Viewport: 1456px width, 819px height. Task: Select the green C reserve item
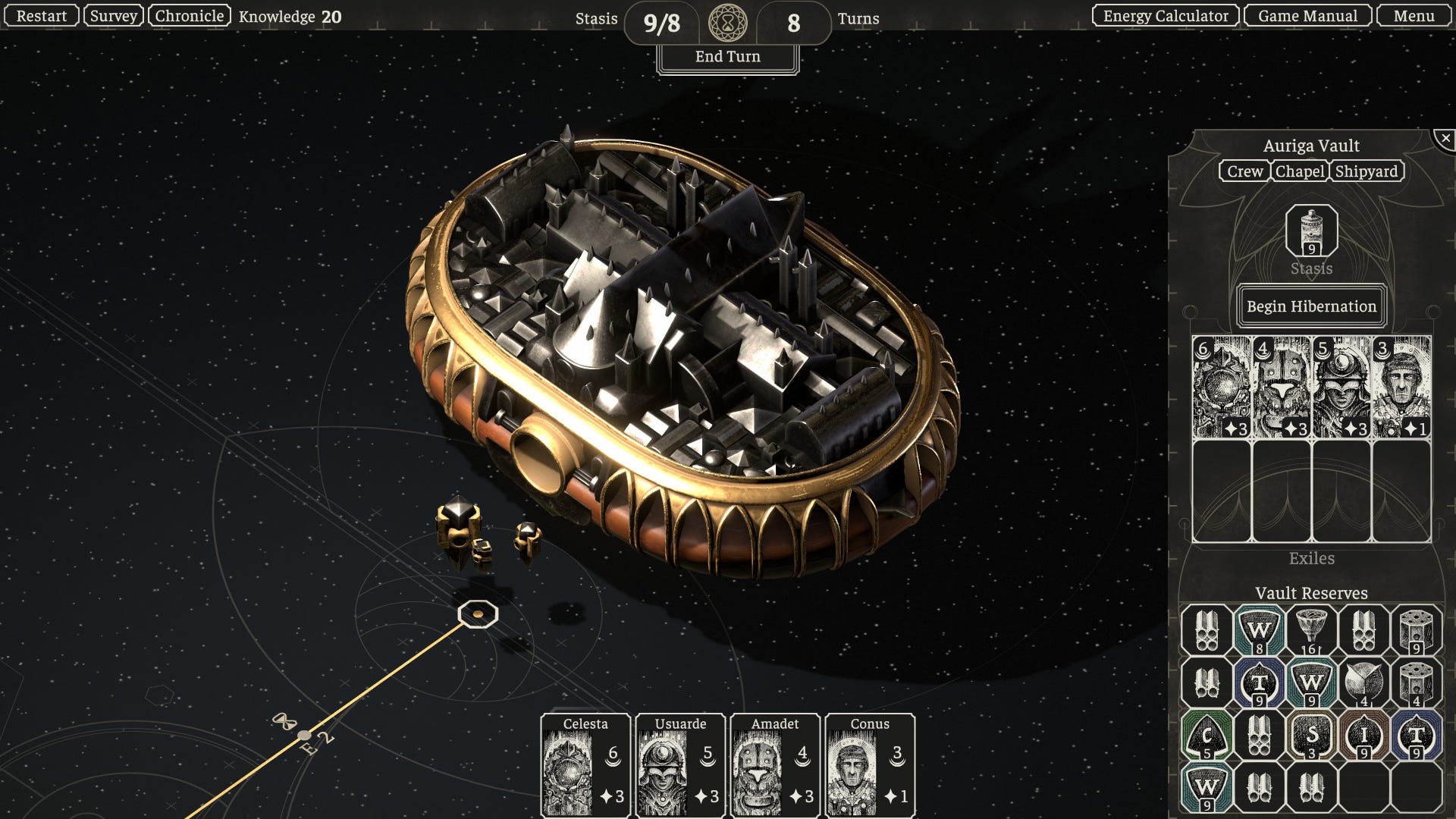(x=1207, y=736)
